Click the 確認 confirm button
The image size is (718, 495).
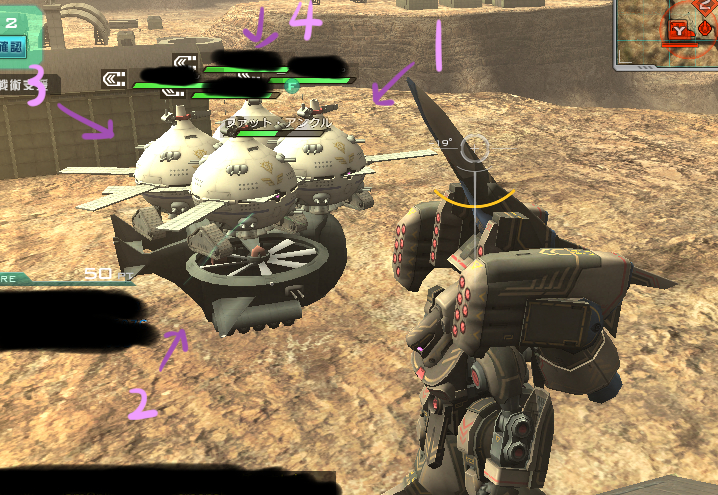coord(13,46)
